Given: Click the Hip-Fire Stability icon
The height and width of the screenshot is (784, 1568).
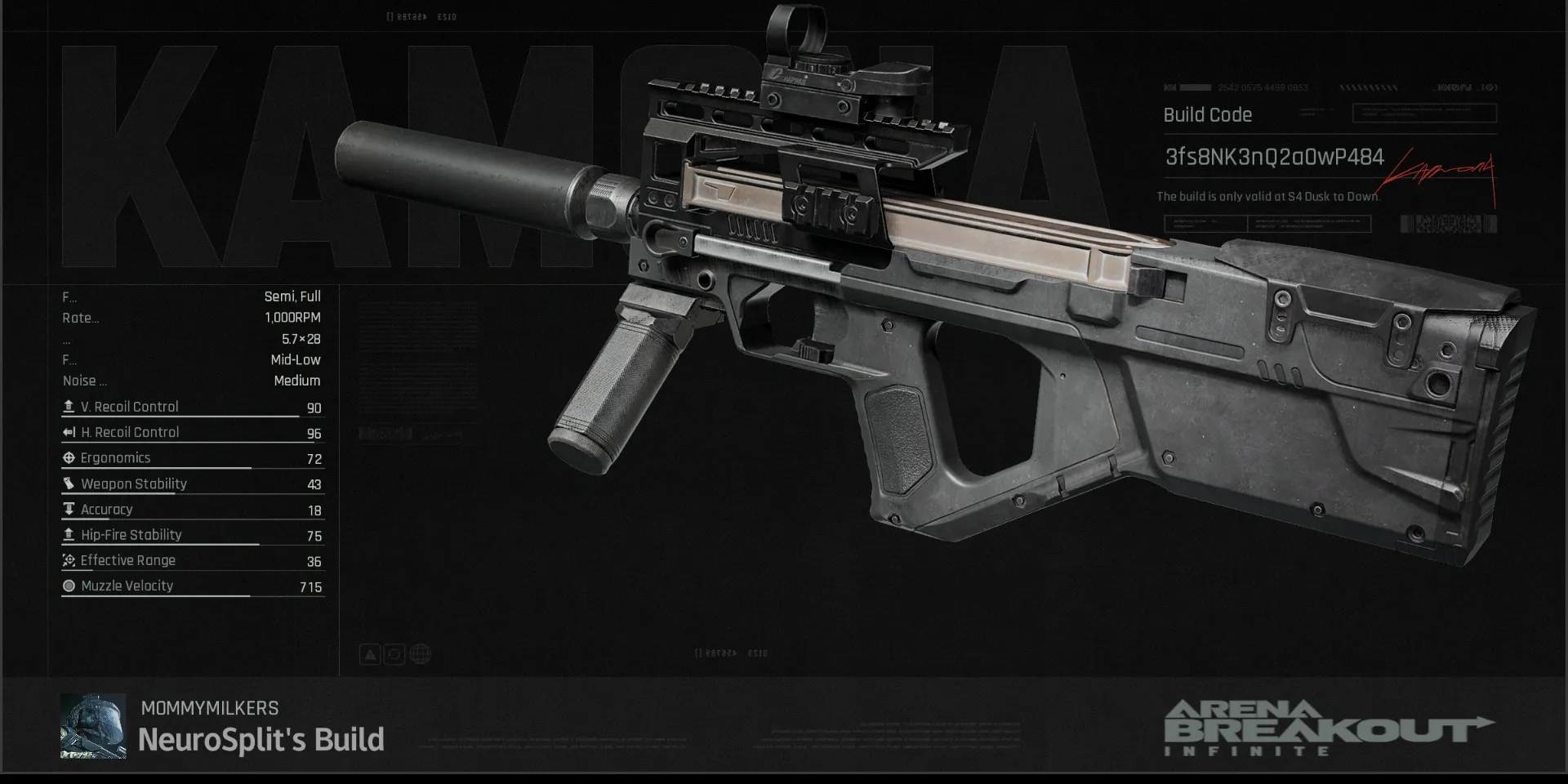Looking at the screenshot, I should pos(69,535).
